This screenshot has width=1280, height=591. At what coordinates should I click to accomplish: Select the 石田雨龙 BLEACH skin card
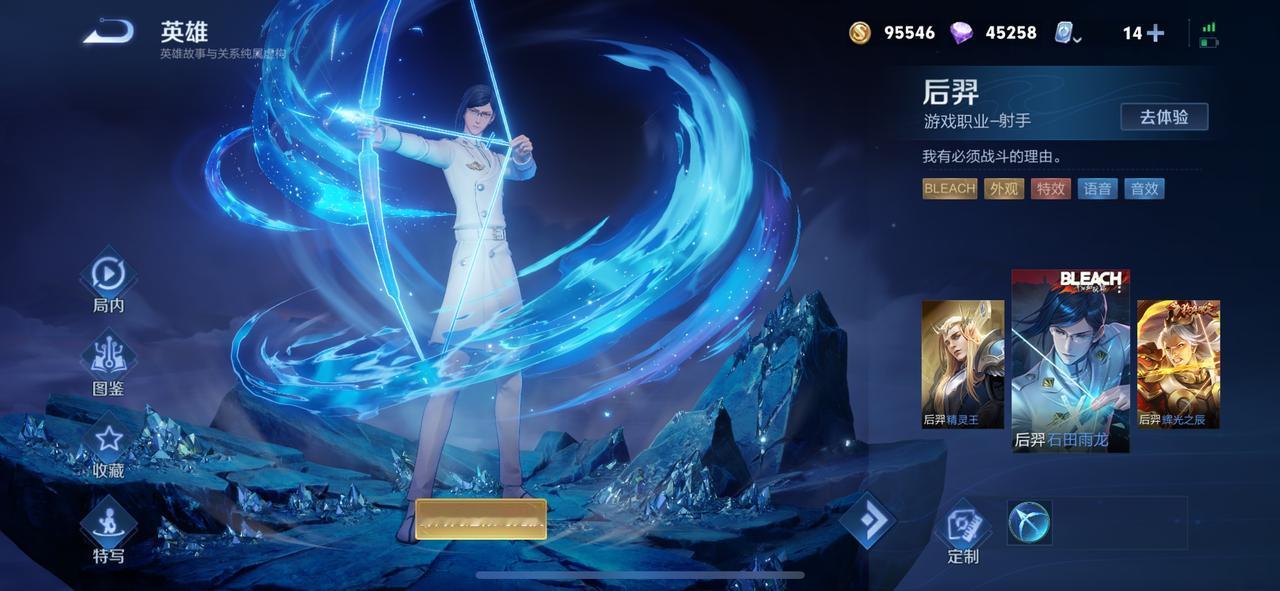[x=1070, y=360]
